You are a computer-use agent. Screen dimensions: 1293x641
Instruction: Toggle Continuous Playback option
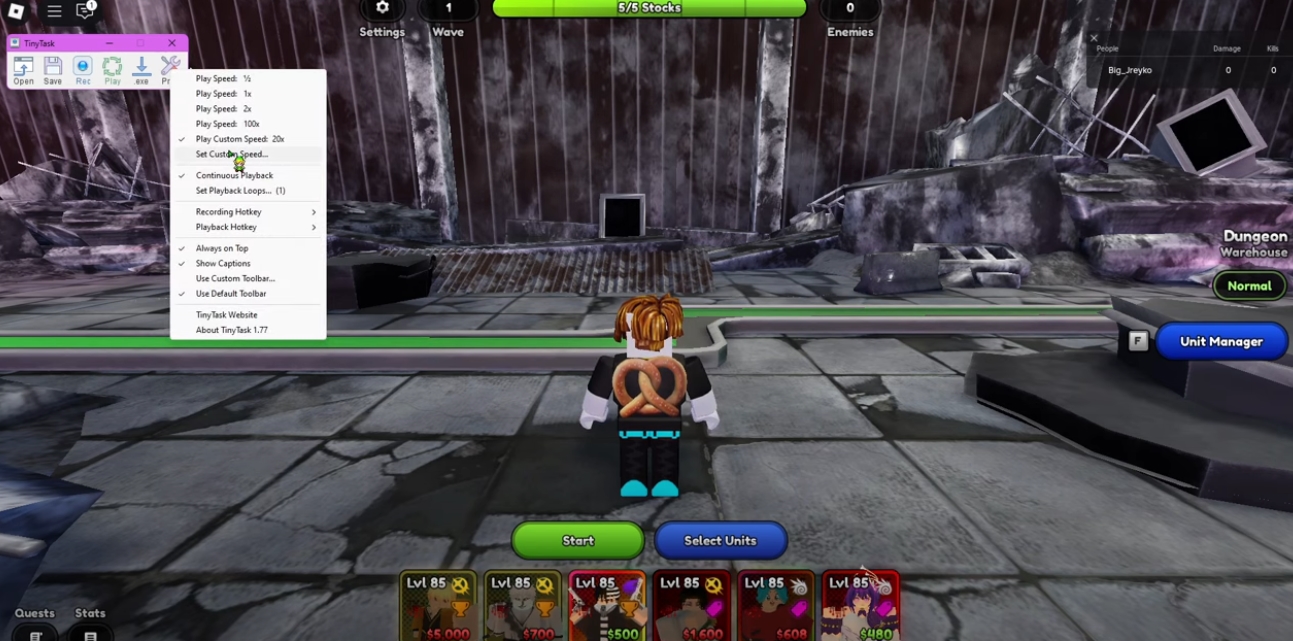[x=234, y=175]
